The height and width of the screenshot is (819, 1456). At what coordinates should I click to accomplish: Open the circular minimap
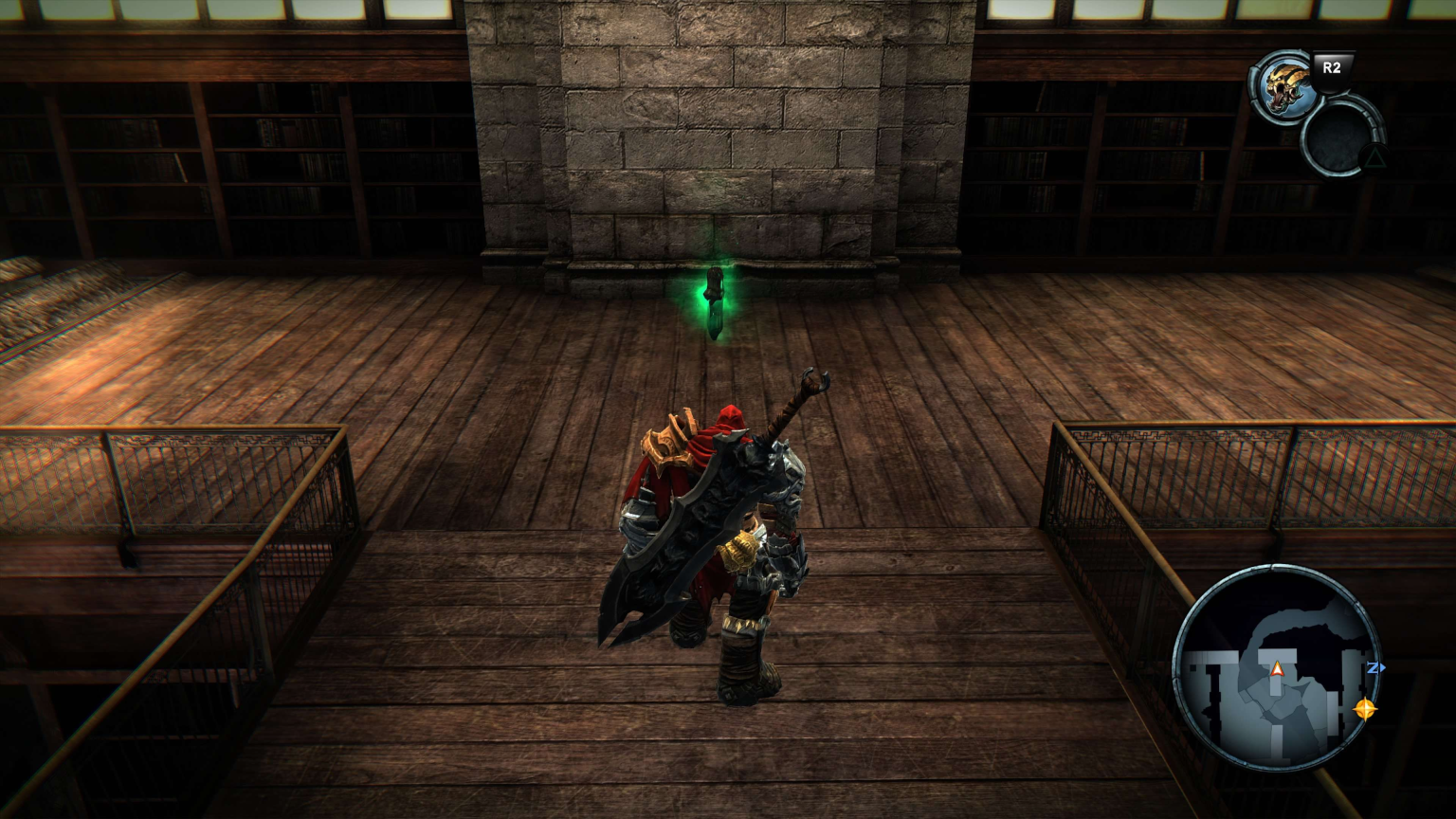point(1276,667)
